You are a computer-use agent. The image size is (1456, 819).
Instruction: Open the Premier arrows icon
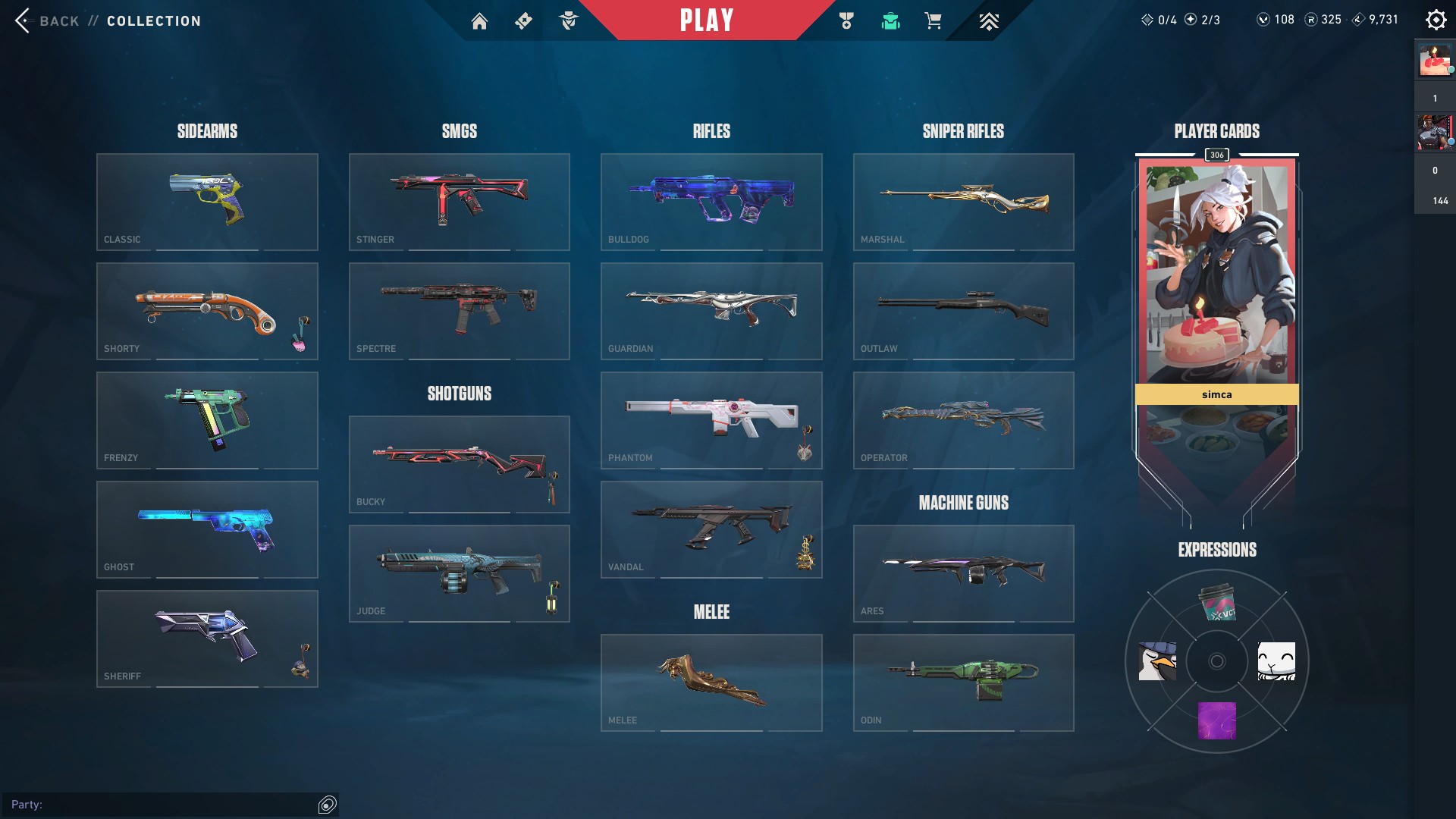coord(989,21)
